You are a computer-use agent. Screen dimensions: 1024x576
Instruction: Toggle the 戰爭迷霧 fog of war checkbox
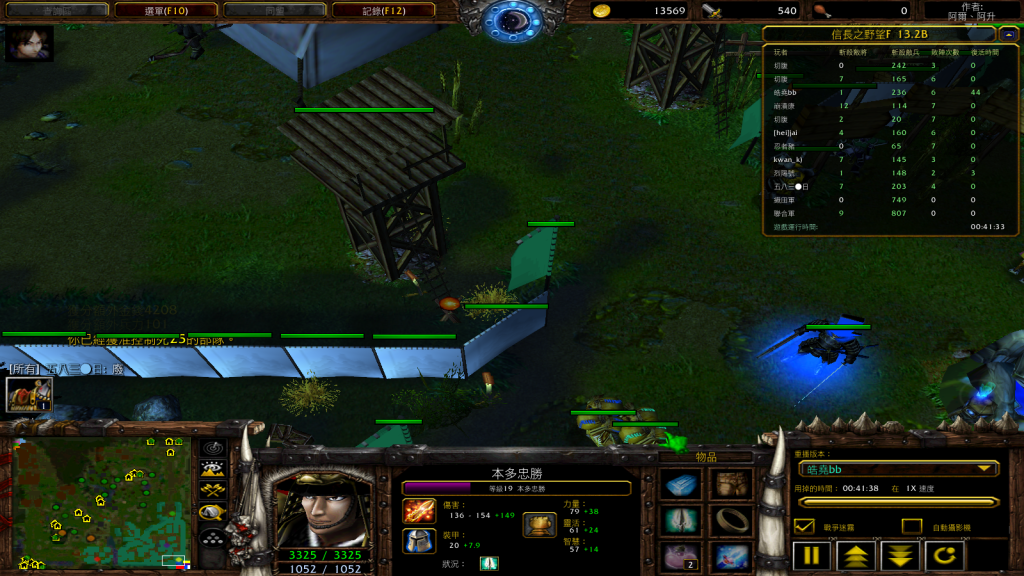pos(804,526)
